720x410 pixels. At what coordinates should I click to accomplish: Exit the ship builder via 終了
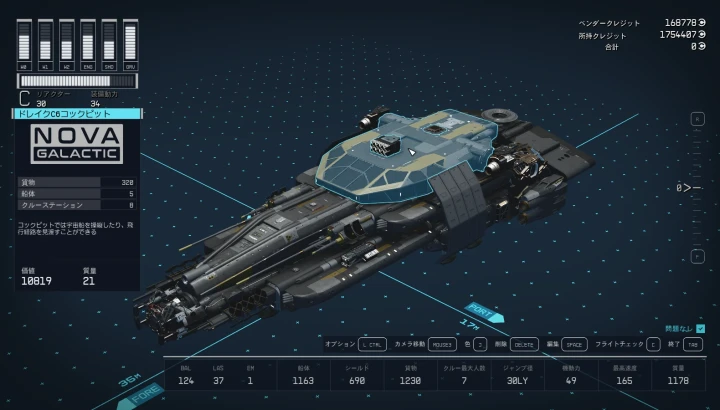[692, 343]
